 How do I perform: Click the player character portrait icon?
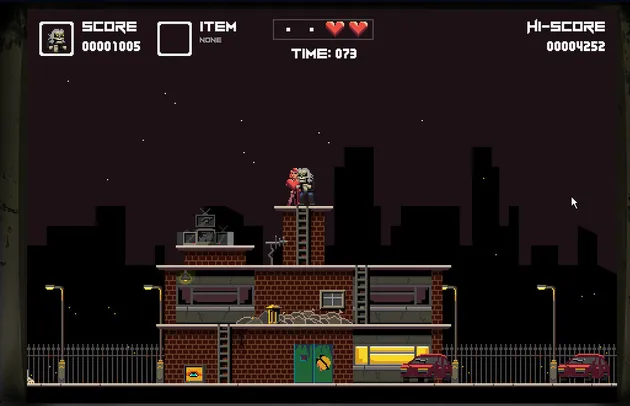[x=56, y=38]
